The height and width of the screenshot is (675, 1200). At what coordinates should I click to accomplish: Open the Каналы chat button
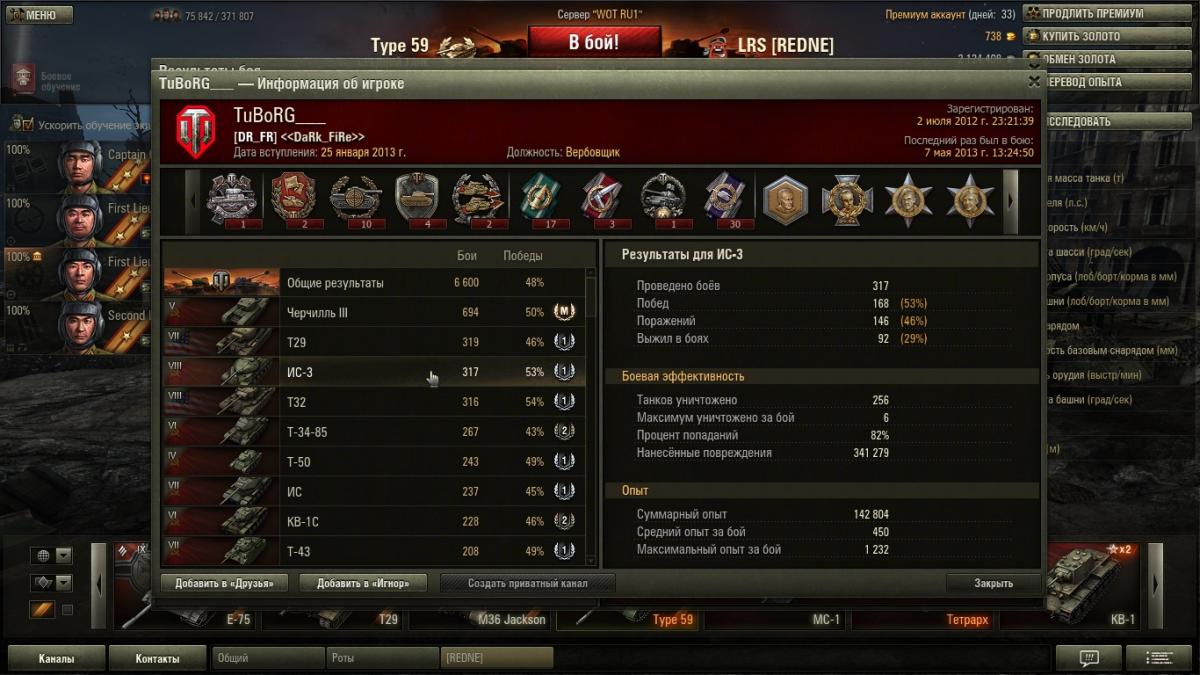coord(56,659)
